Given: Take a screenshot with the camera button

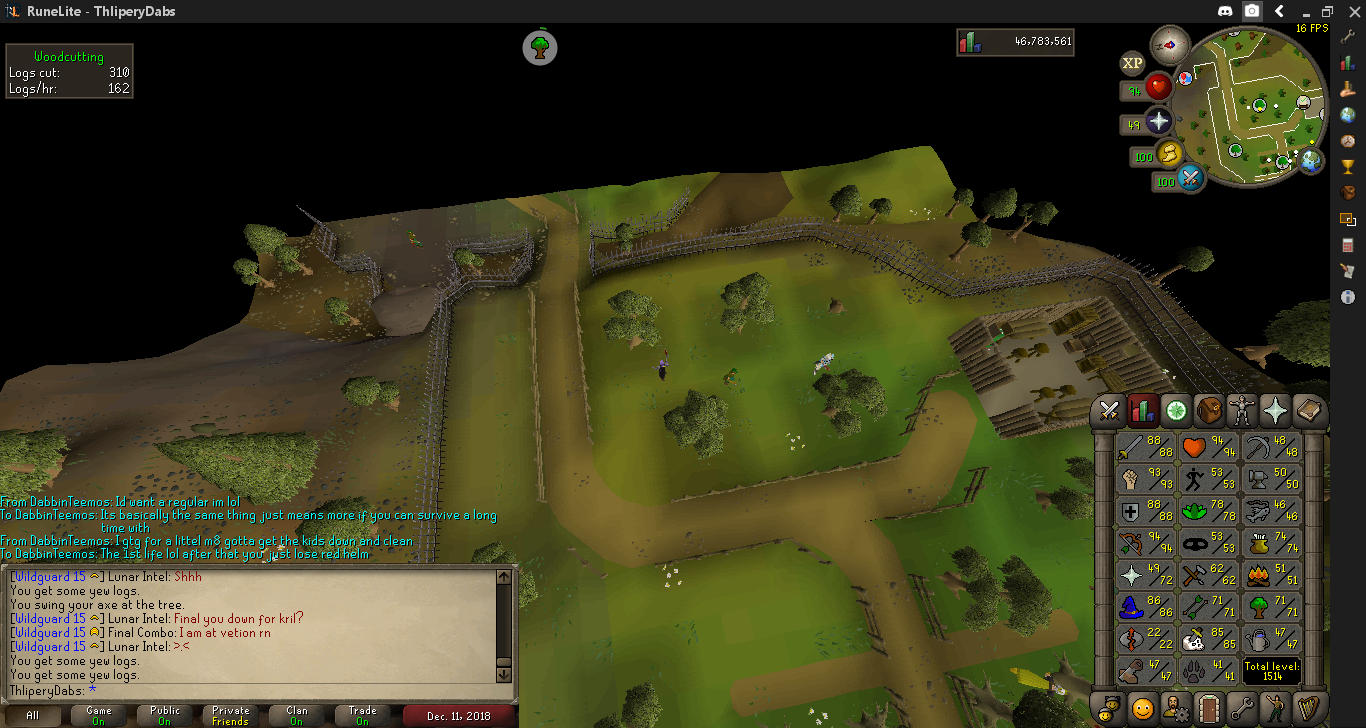Looking at the screenshot, I should 1252,11.
